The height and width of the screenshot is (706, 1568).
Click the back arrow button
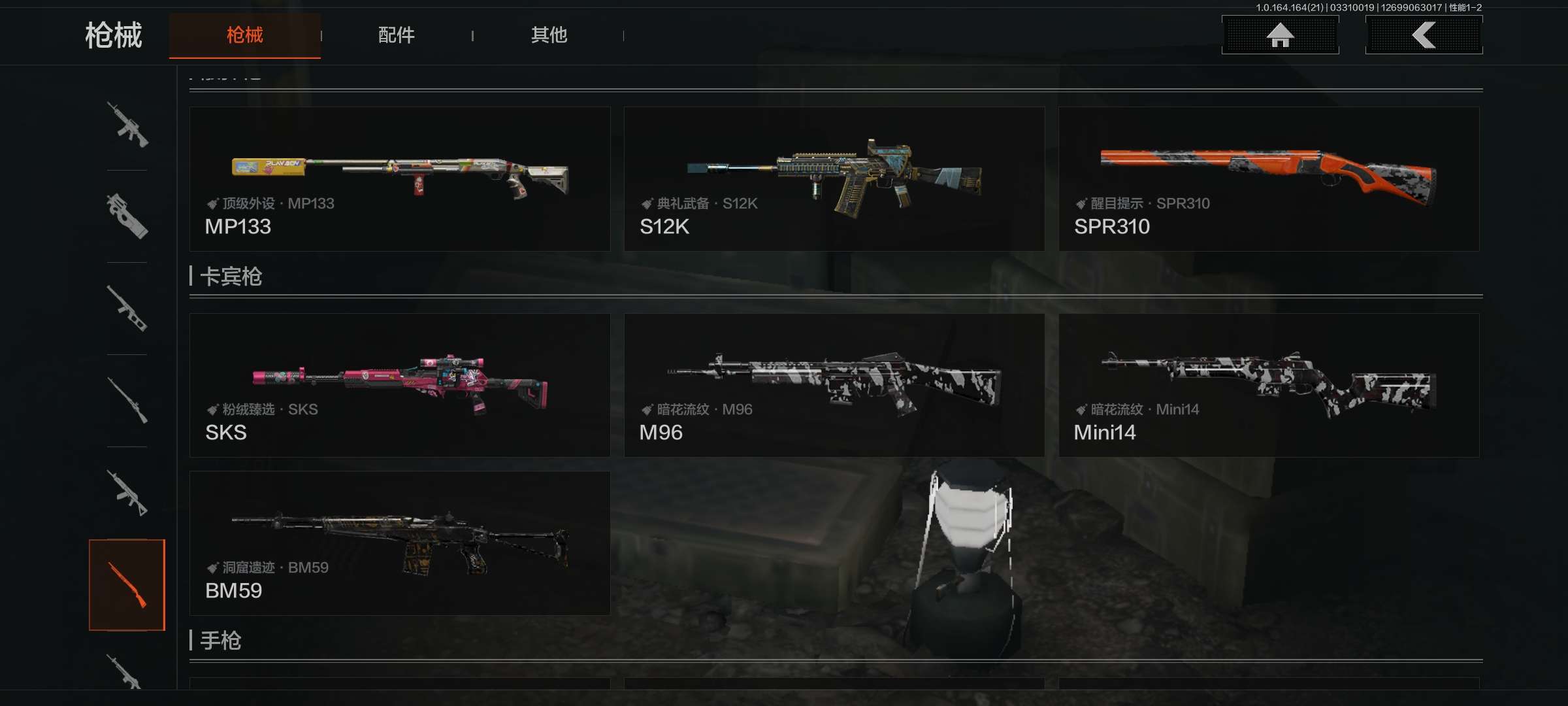pyautogui.click(x=1424, y=35)
